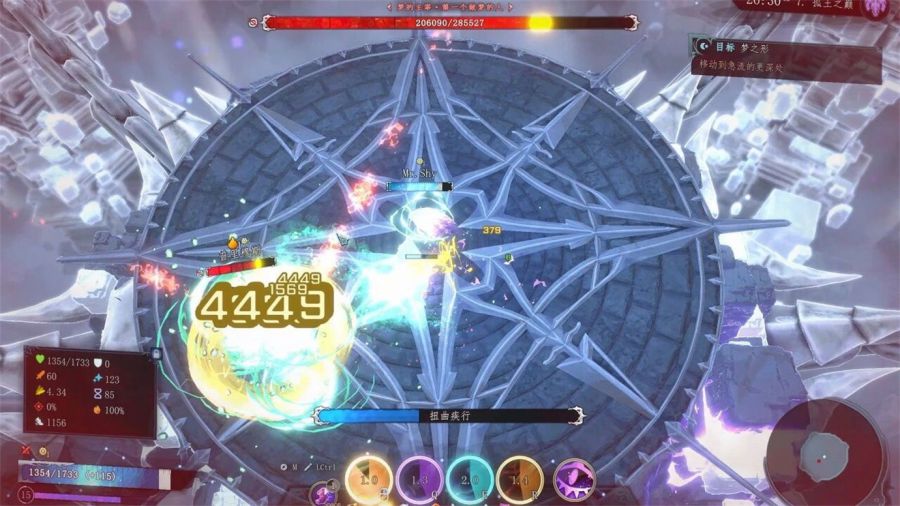Viewport: 900px width, 506px height.
Task: Use the purple Q ability icon
Action: point(419,479)
